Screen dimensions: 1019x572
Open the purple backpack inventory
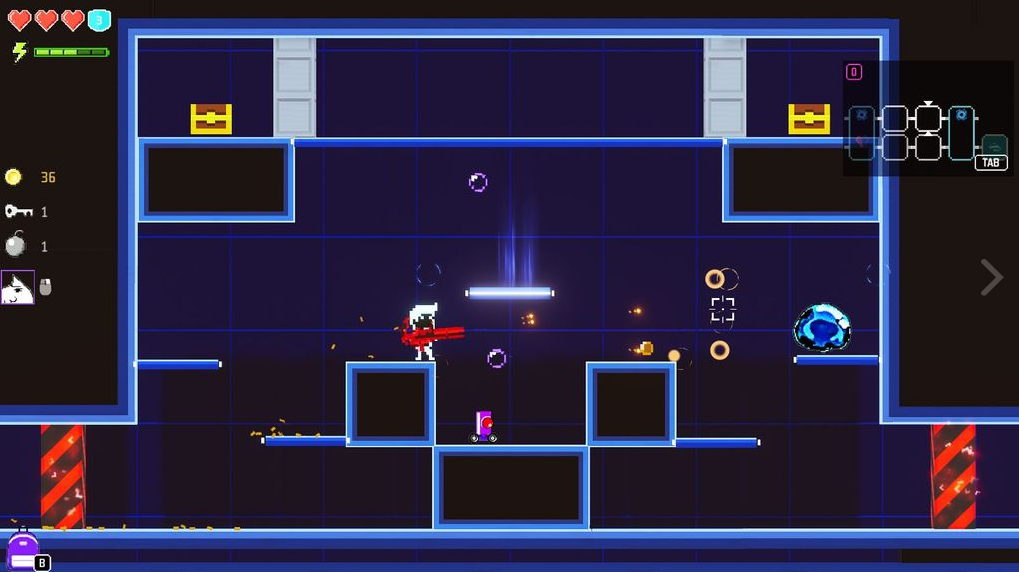23,551
